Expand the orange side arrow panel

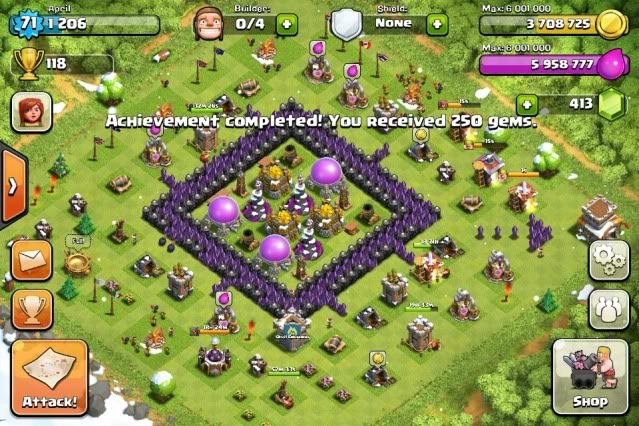click(x=12, y=186)
